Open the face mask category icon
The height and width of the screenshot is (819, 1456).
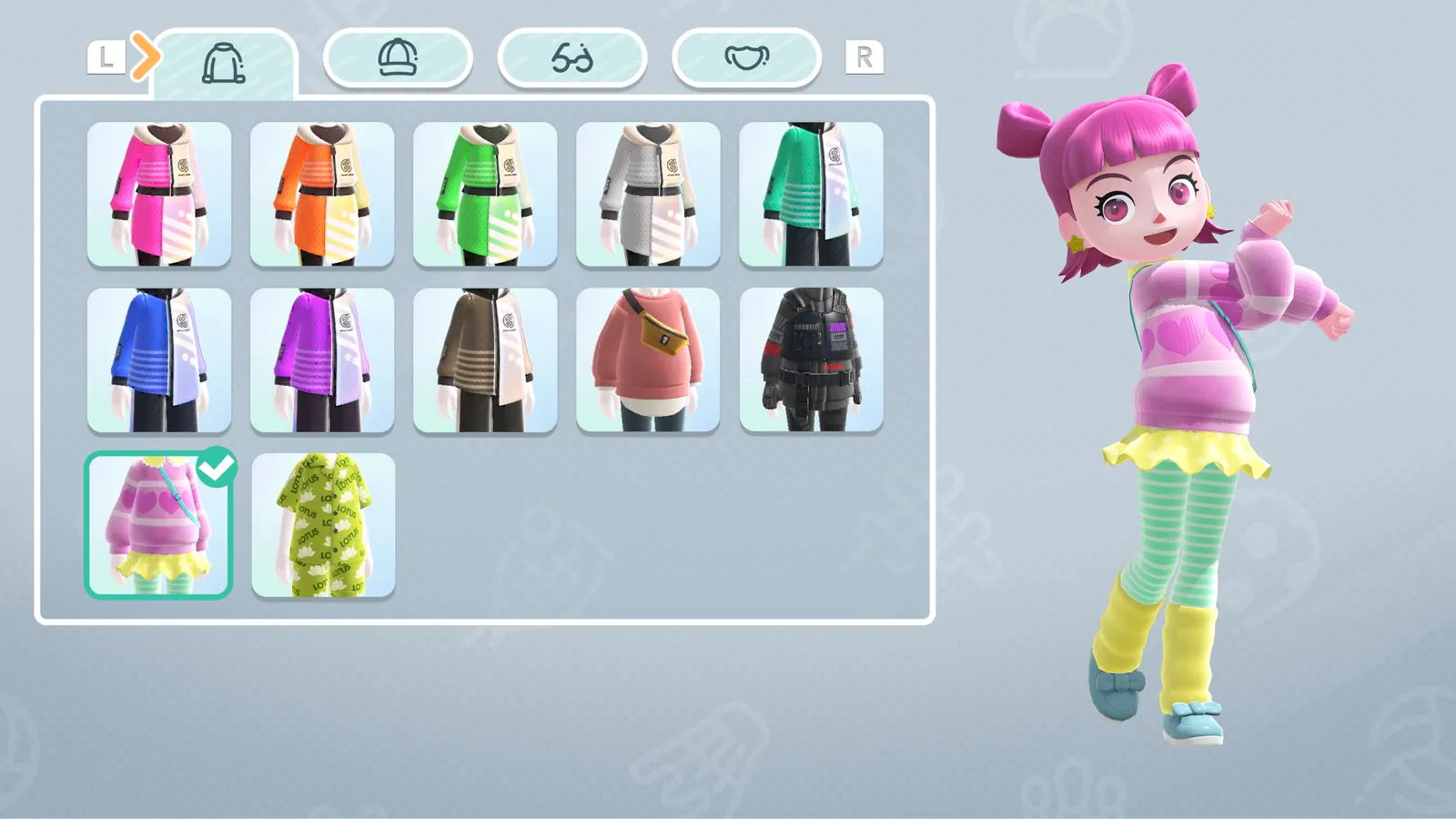[x=746, y=57]
